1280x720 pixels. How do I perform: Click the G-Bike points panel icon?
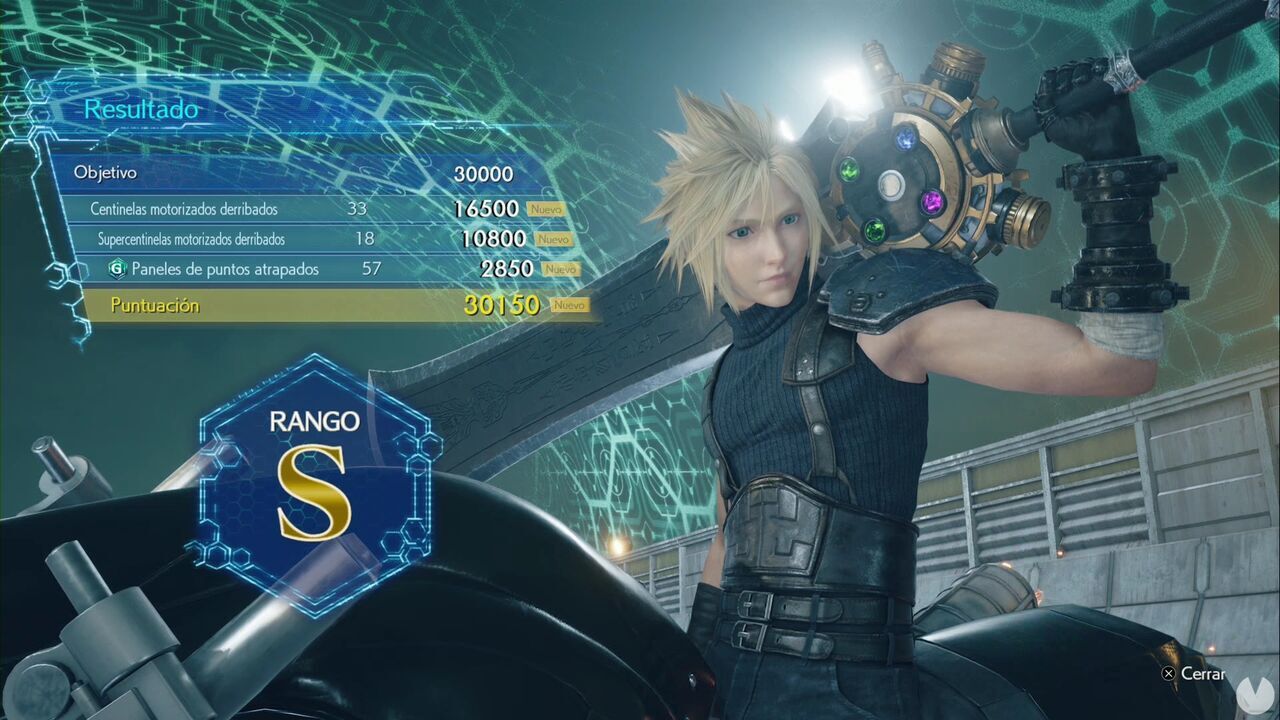click(x=120, y=268)
